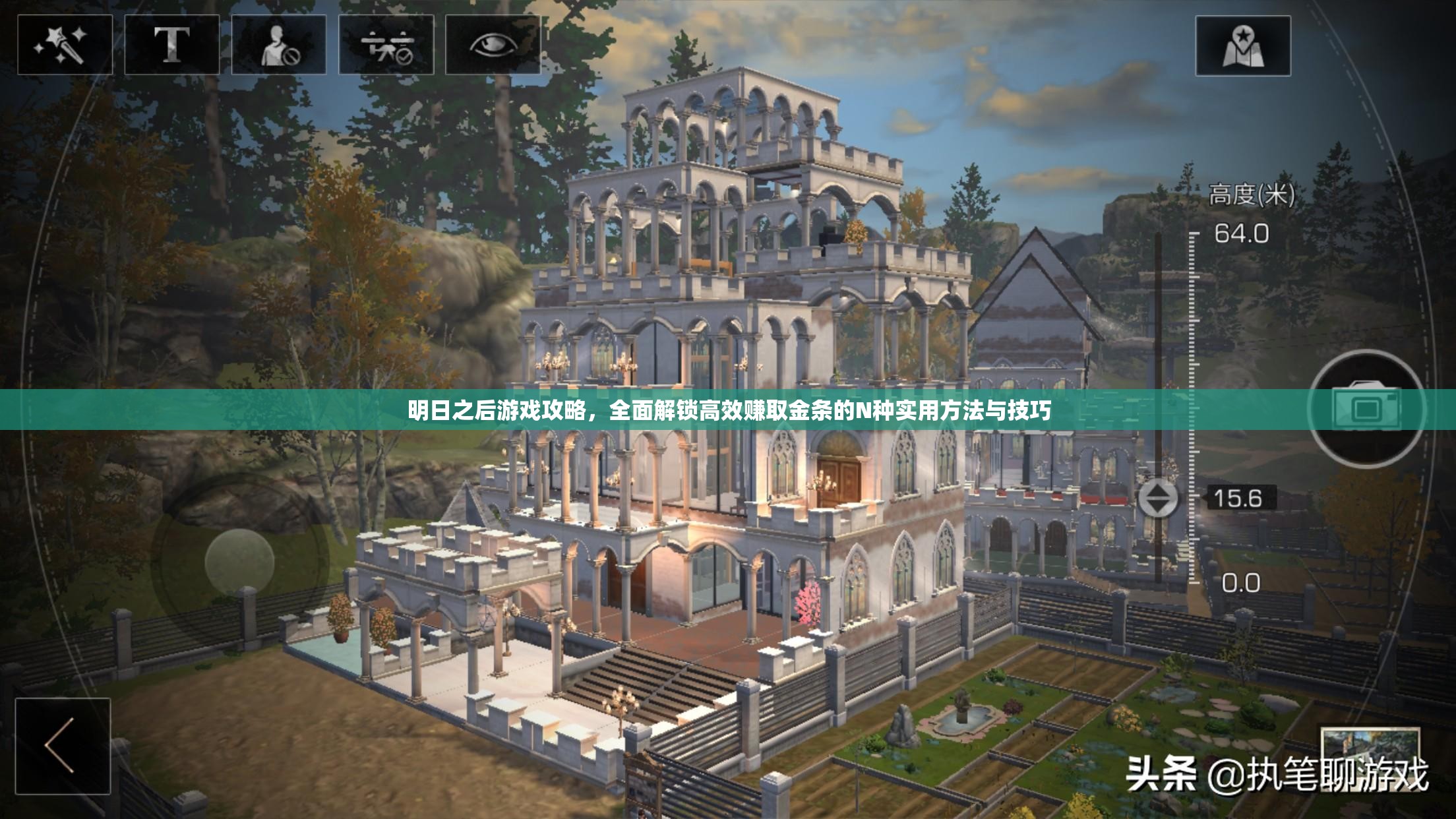Screen dimensions: 1456x819
Task: Open the text watermark tool
Action: tap(173, 43)
